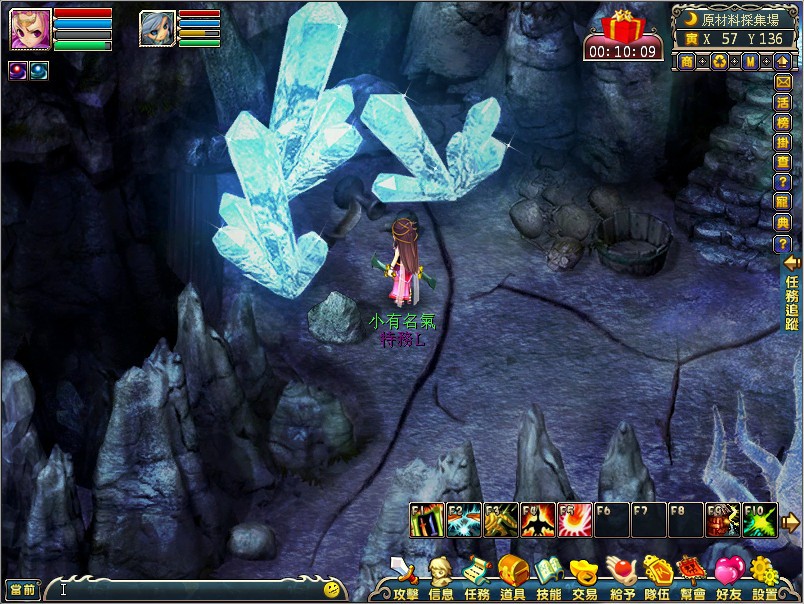This screenshot has height=604, width=804.
Task: Open the 好友 friends list hearts
Action: (x=728, y=575)
